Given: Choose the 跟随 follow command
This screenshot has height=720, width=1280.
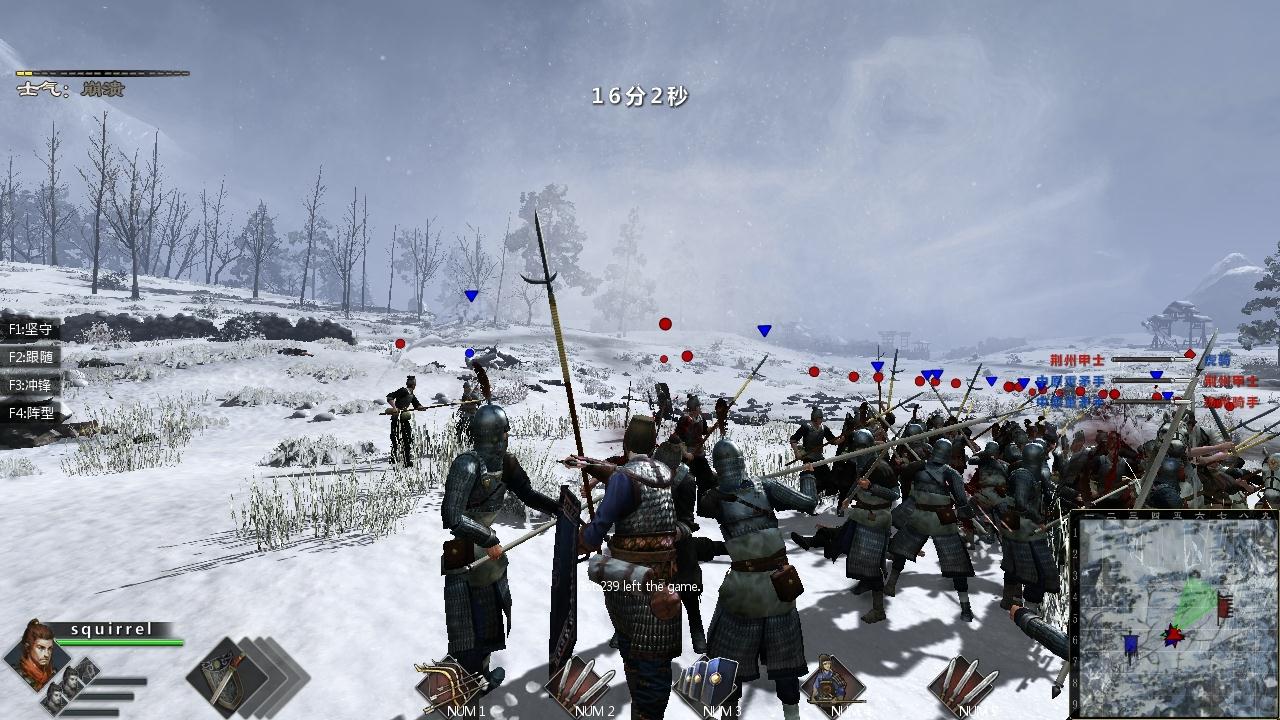Looking at the screenshot, I should 31,357.
